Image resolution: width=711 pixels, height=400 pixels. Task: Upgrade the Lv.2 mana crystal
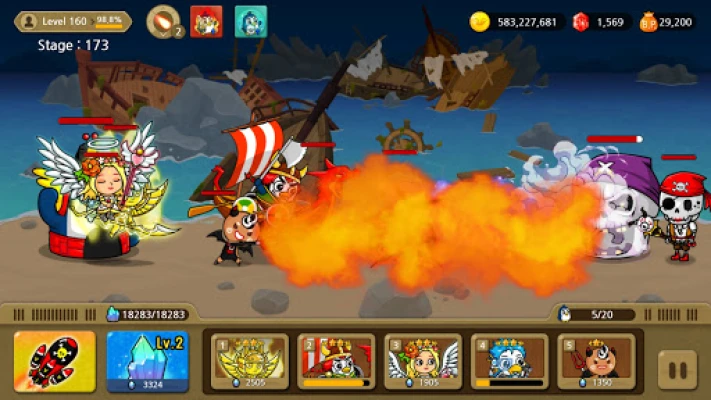[148, 361]
